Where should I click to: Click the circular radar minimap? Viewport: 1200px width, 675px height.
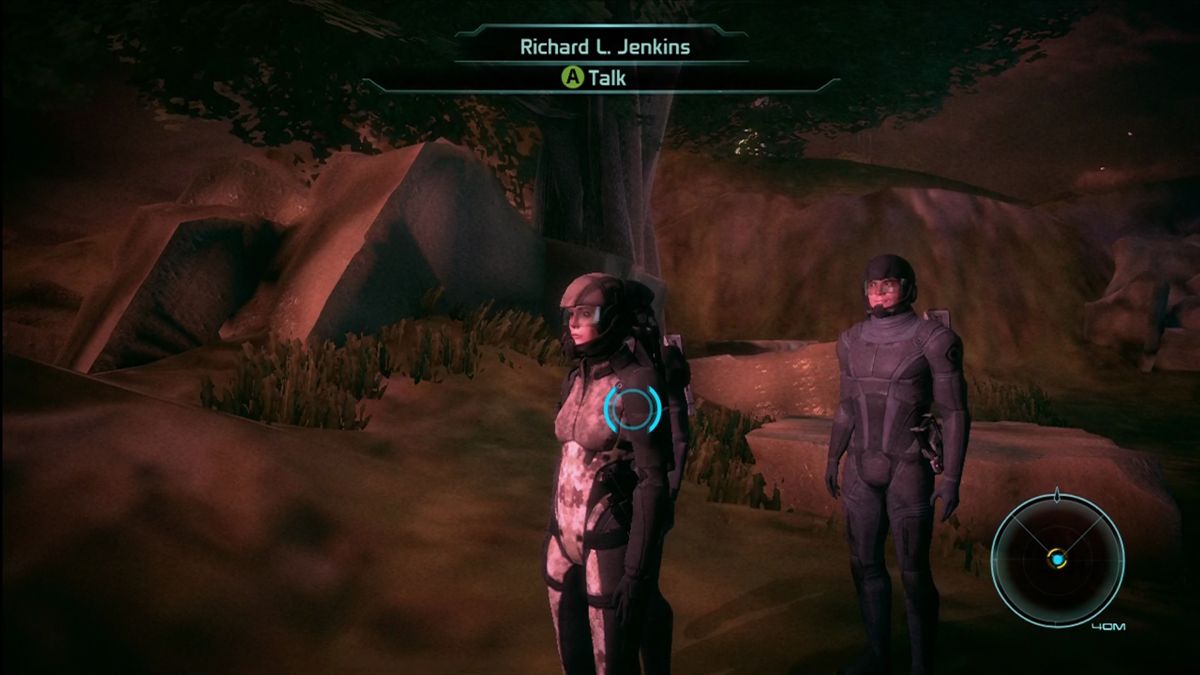pyautogui.click(x=1057, y=560)
